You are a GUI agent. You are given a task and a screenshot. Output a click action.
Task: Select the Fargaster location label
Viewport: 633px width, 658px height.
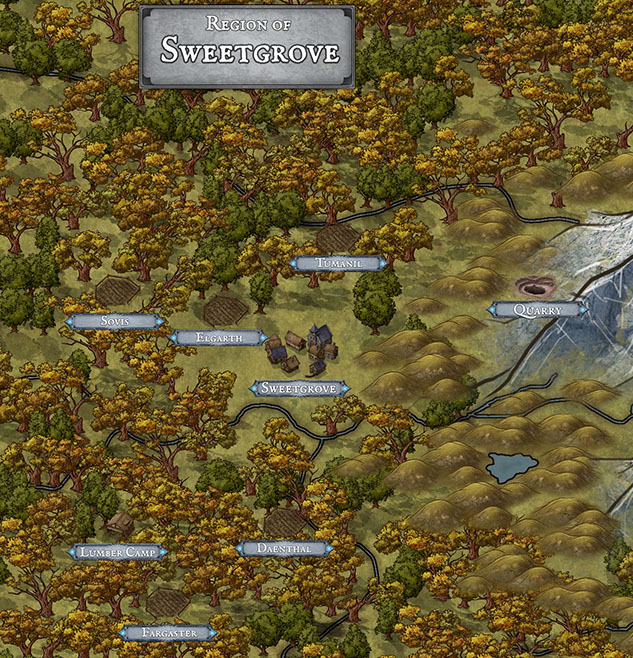[168, 633]
